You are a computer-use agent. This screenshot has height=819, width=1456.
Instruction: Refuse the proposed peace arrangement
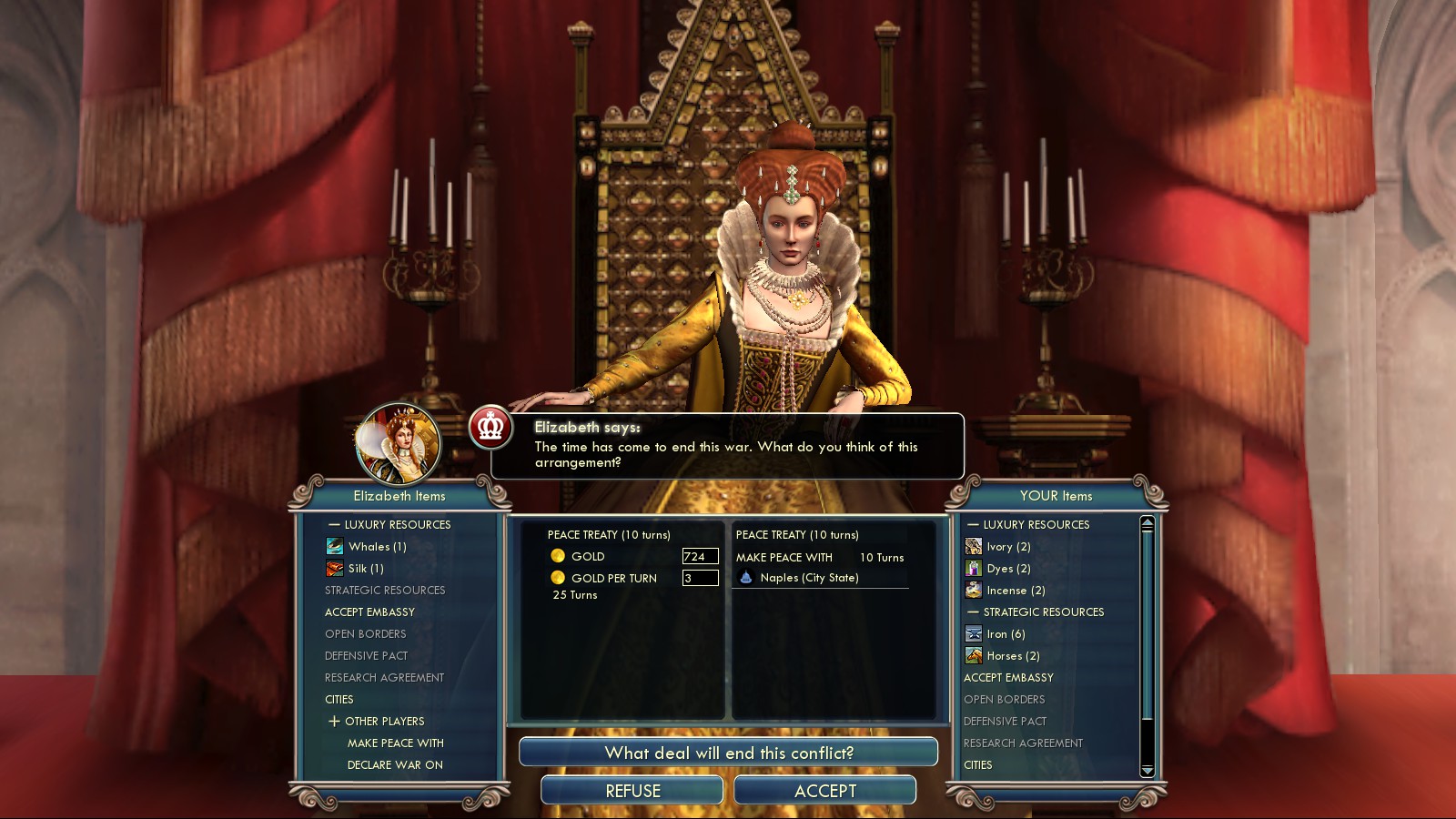coord(632,791)
